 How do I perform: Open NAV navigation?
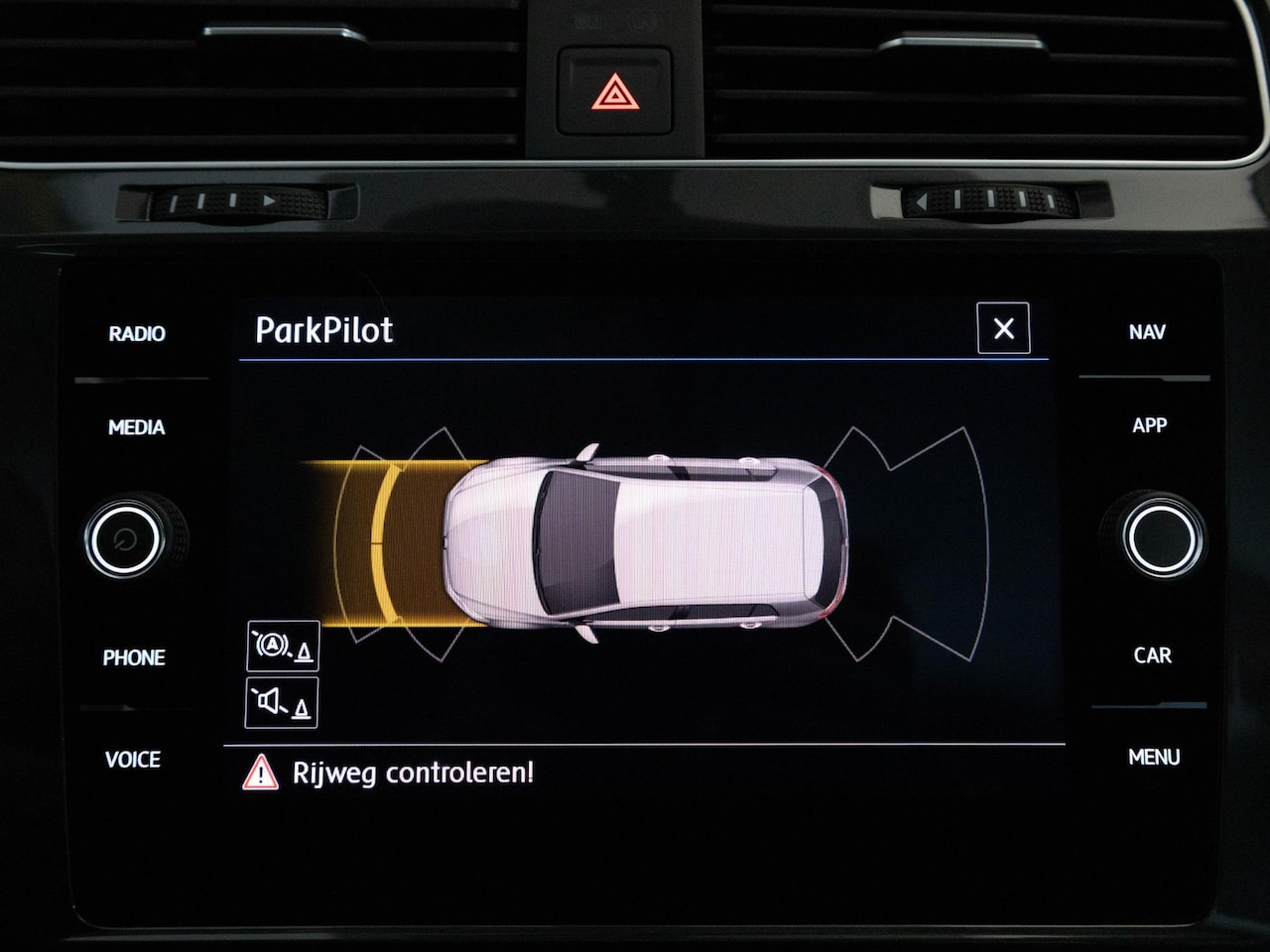point(1147,332)
